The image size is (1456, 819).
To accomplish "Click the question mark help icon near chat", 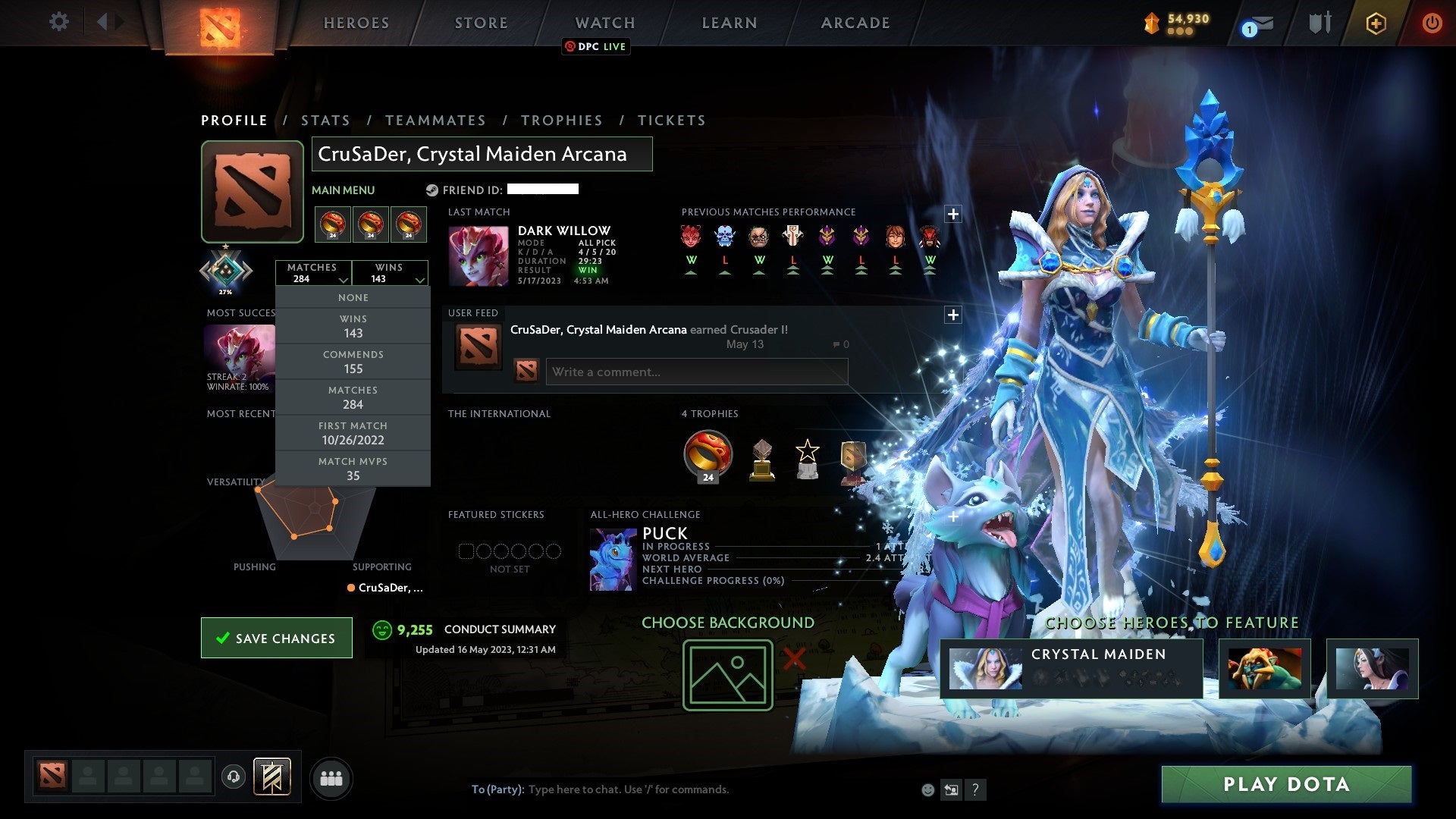I will (975, 789).
